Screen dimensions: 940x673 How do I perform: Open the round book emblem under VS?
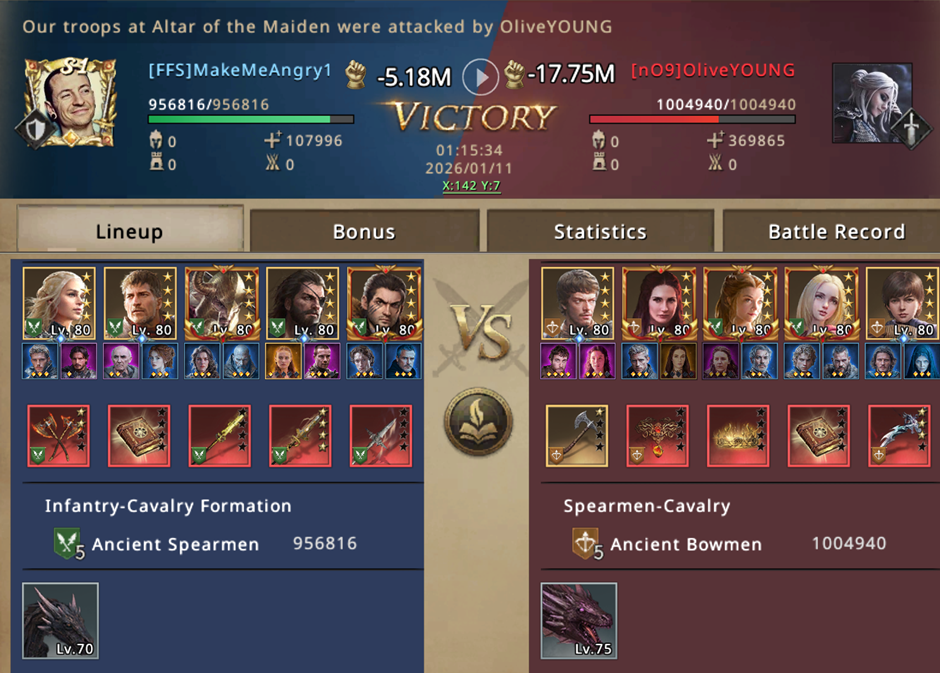pos(478,422)
